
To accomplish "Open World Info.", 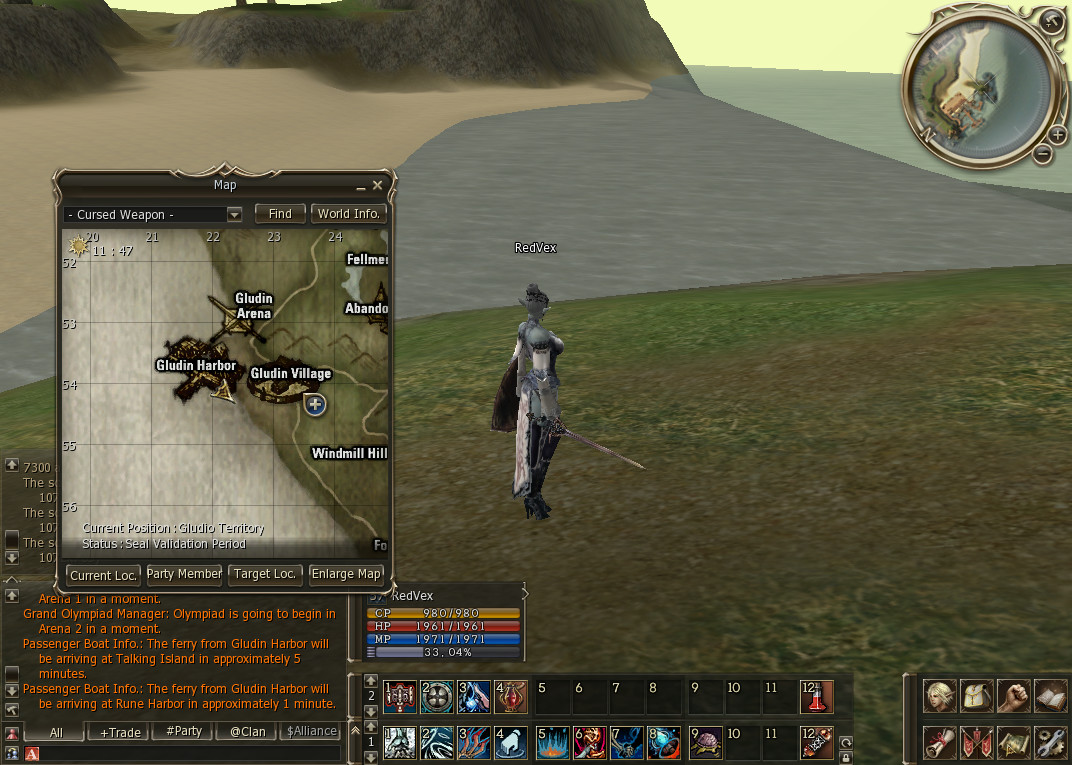I will pyautogui.click(x=348, y=214).
